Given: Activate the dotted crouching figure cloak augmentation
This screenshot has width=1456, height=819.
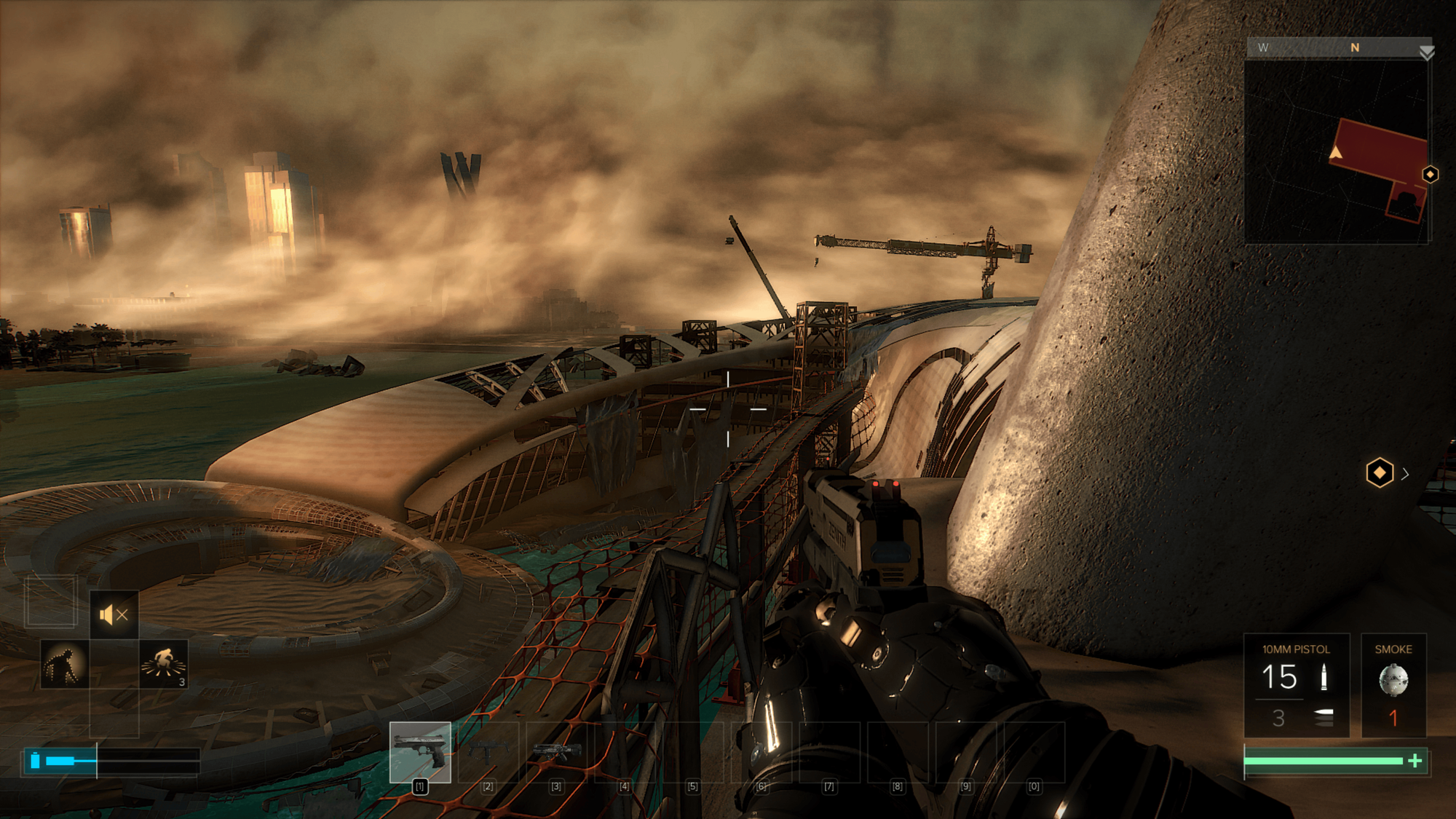Looking at the screenshot, I should pyautogui.click(x=64, y=665).
